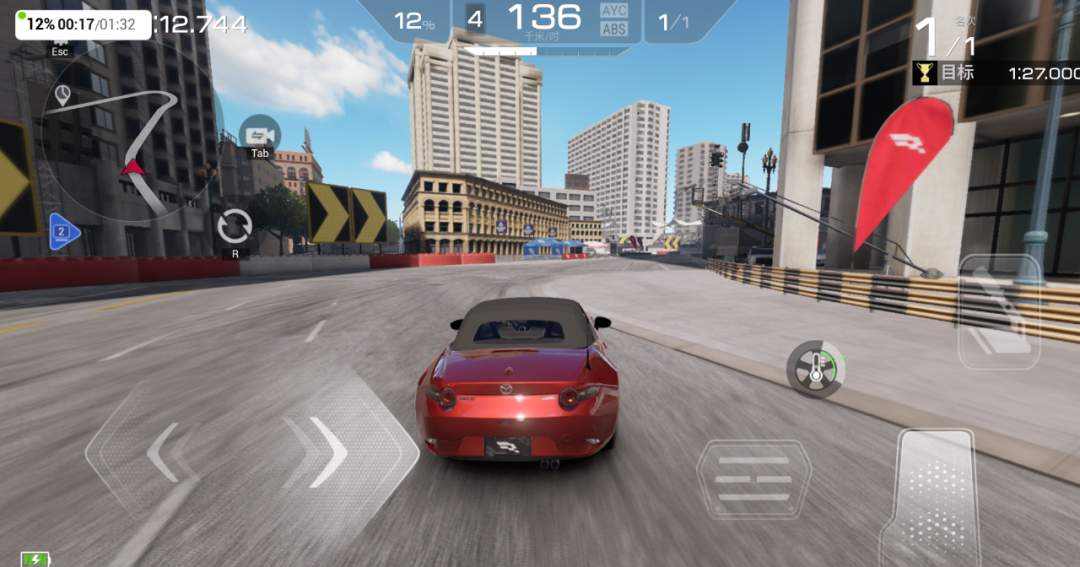
Task: Tap the brake pedal
Action: click(753, 481)
